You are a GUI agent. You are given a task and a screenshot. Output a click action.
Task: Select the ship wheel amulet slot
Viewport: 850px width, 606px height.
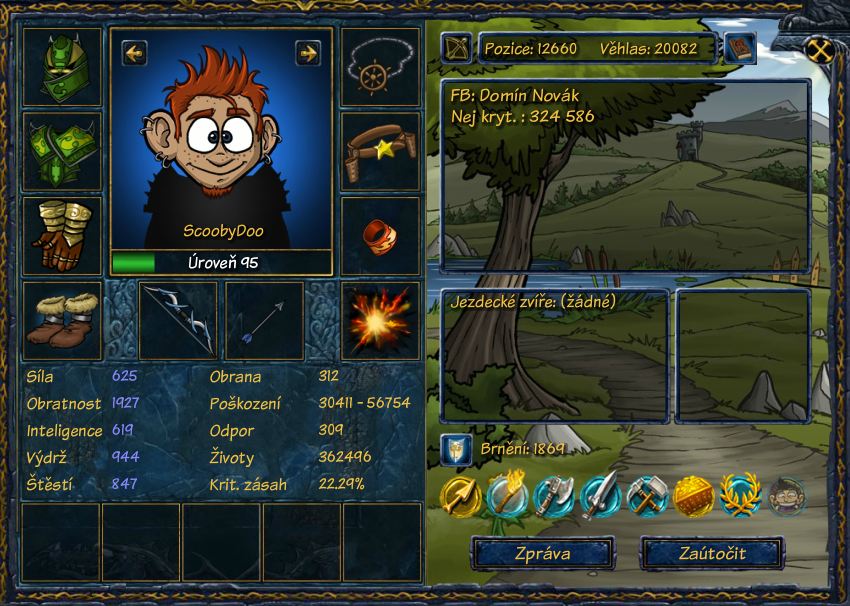tap(380, 67)
